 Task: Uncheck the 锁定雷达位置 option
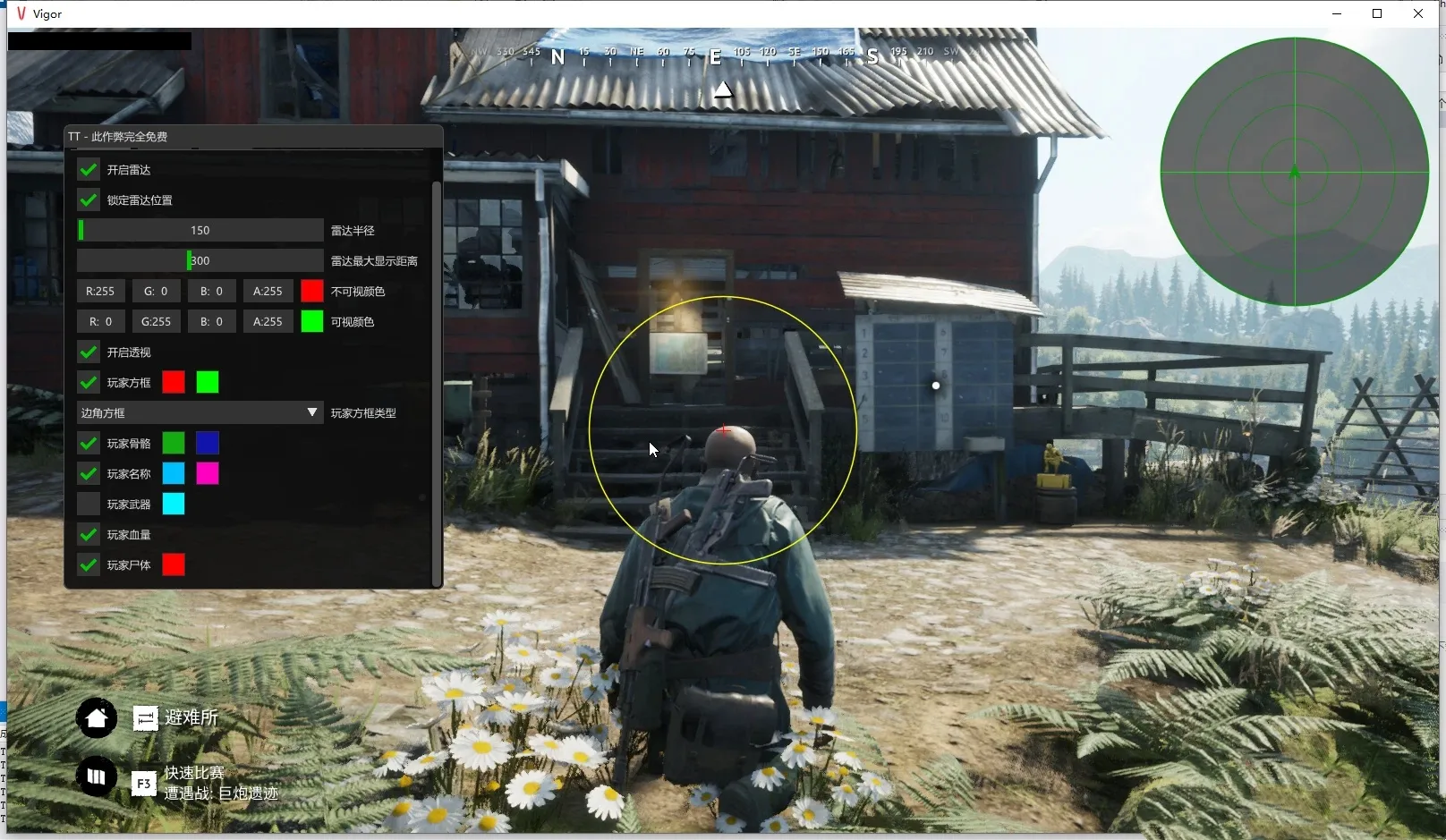point(89,200)
